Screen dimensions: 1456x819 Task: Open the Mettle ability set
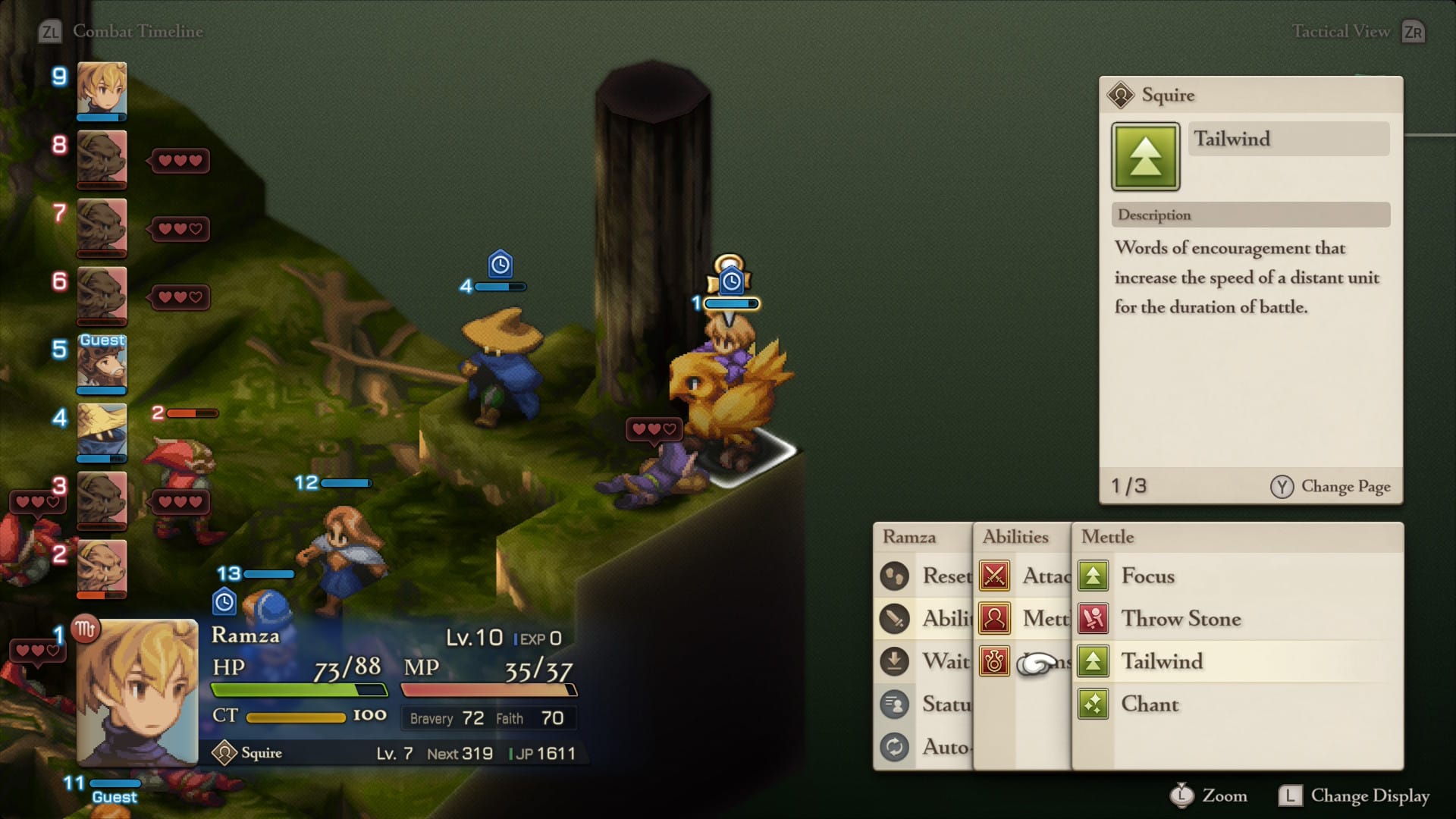[1025, 619]
